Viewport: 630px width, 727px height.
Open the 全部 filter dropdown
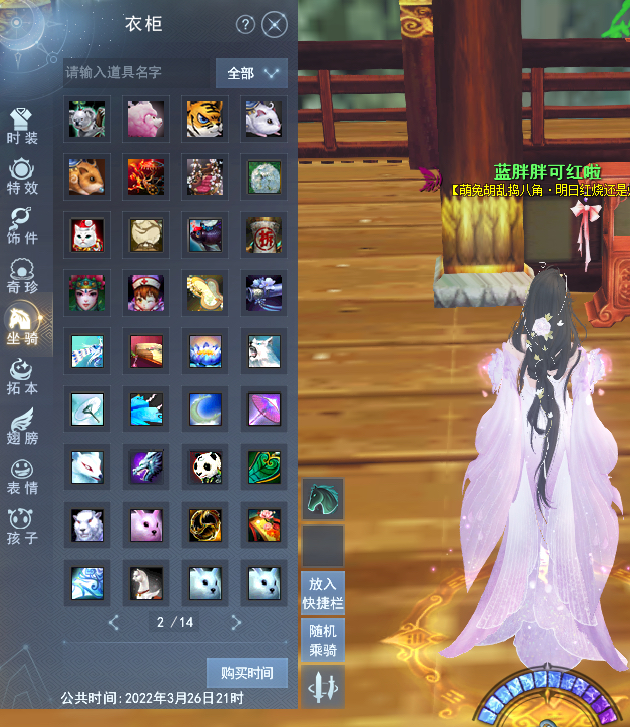(x=252, y=73)
